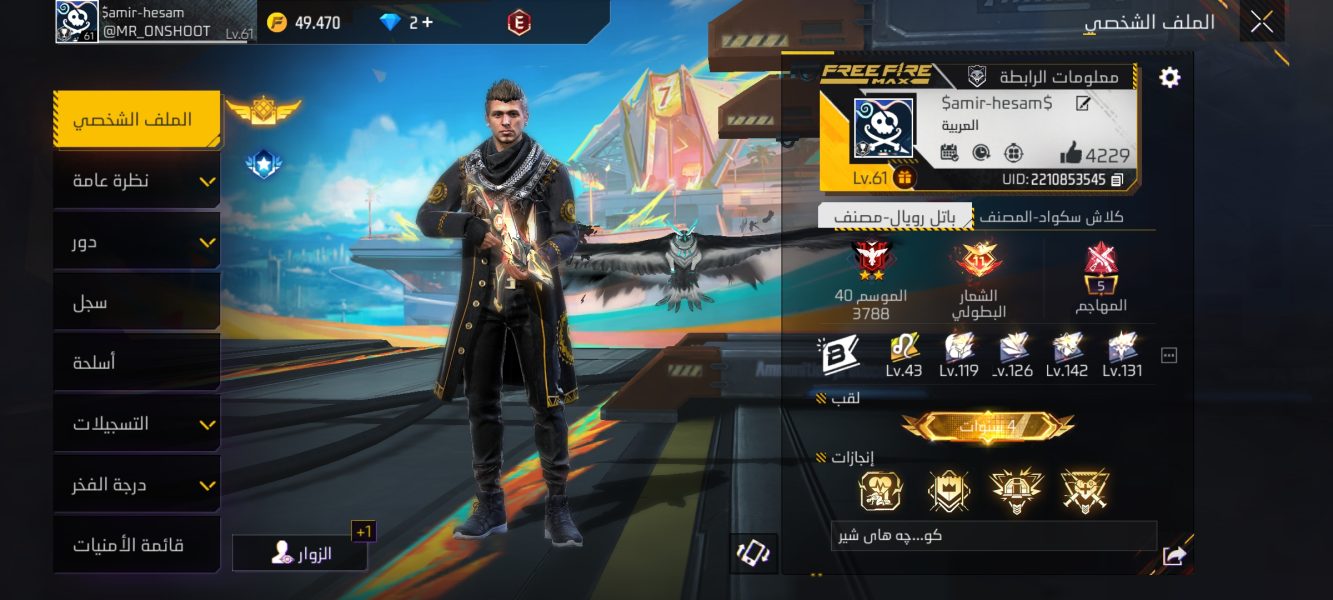Click the rotate phone icon
The image size is (1333, 600).
[x=751, y=553]
